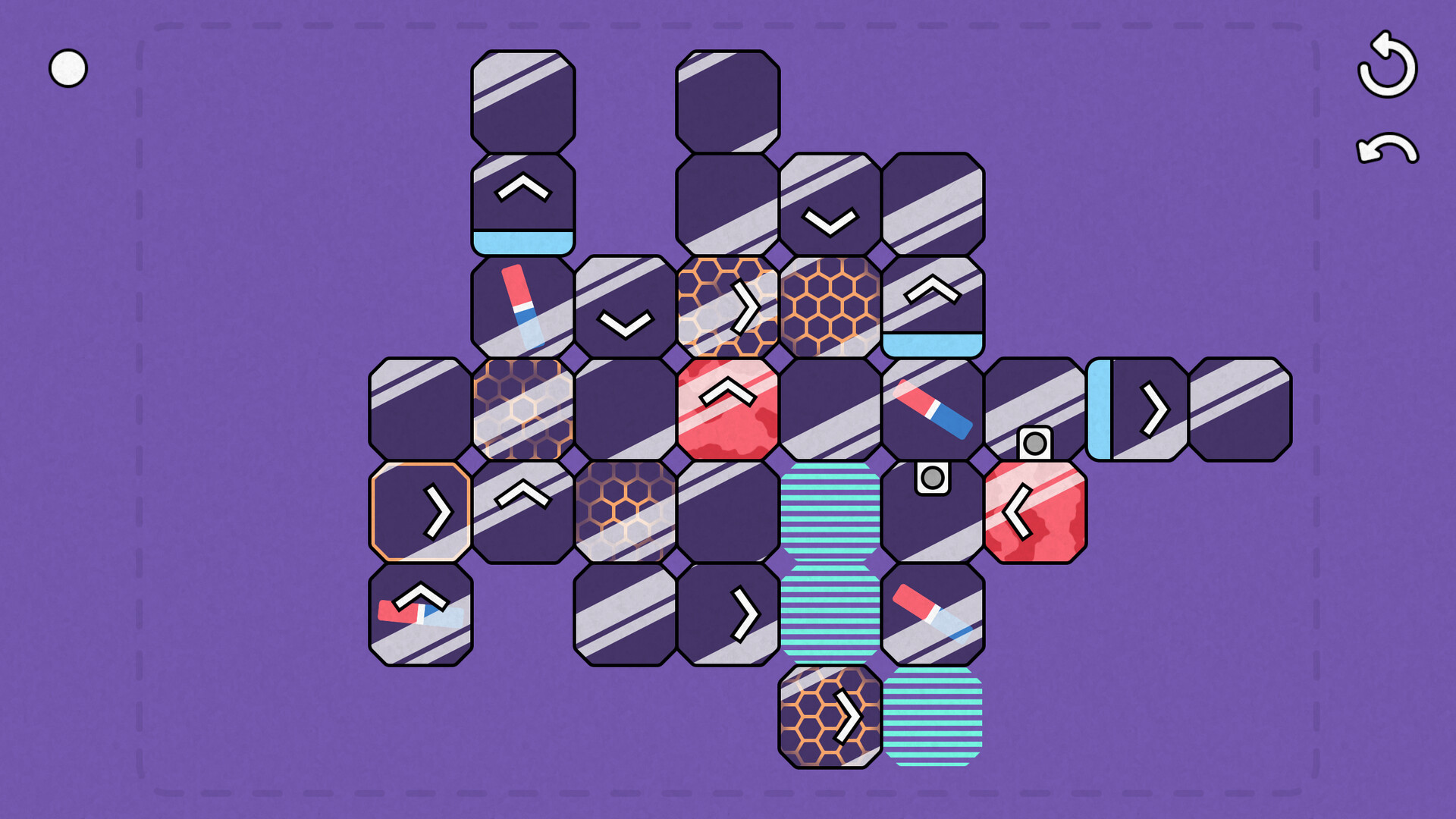
Task: Select the teal horizontal-striped pinched tile
Action: coord(830,561)
